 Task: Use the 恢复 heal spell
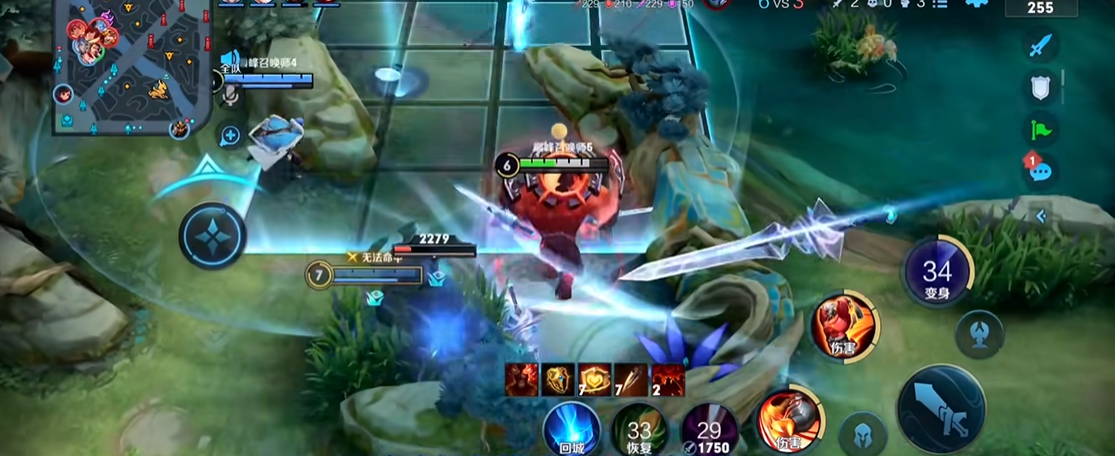pyautogui.click(x=639, y=430)
